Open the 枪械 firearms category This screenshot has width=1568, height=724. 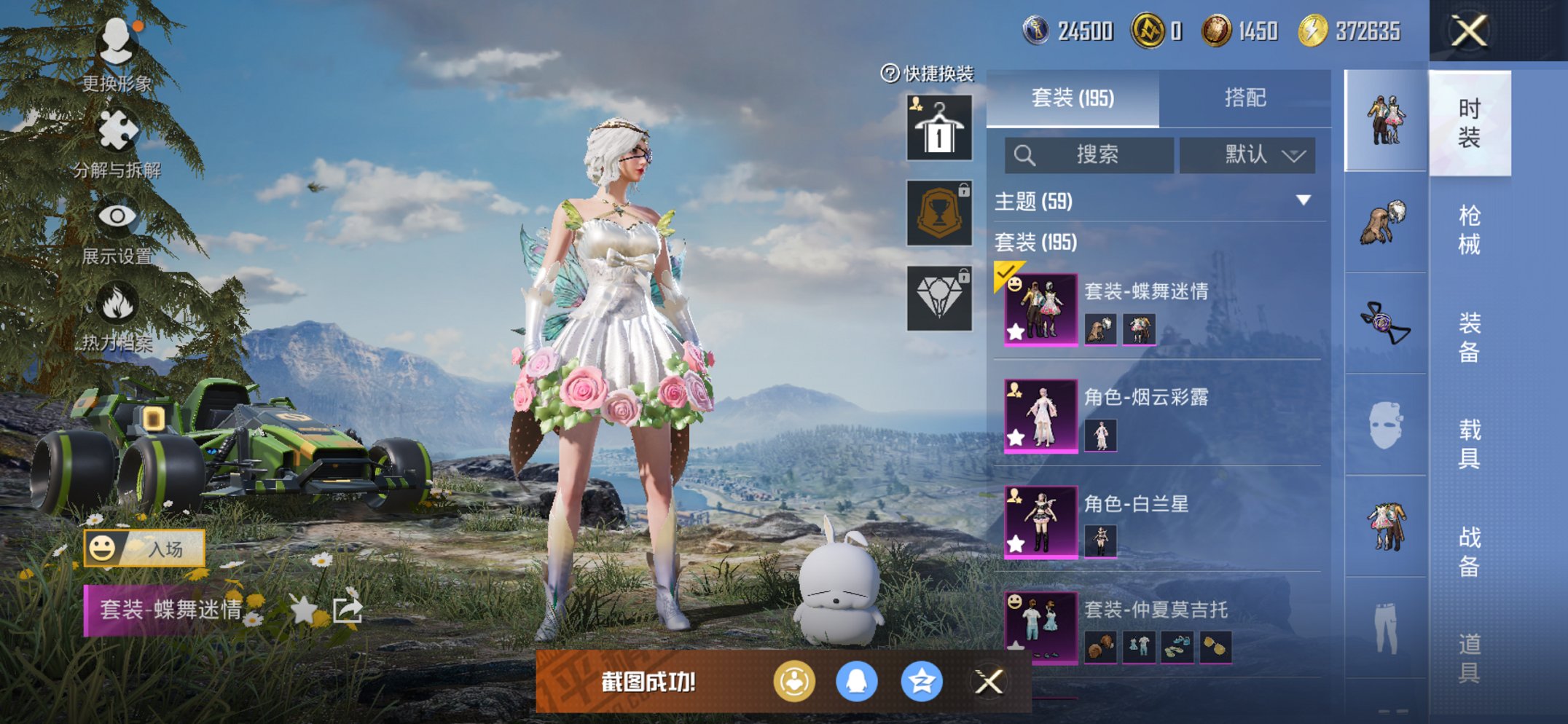[x=1469, y=229]
